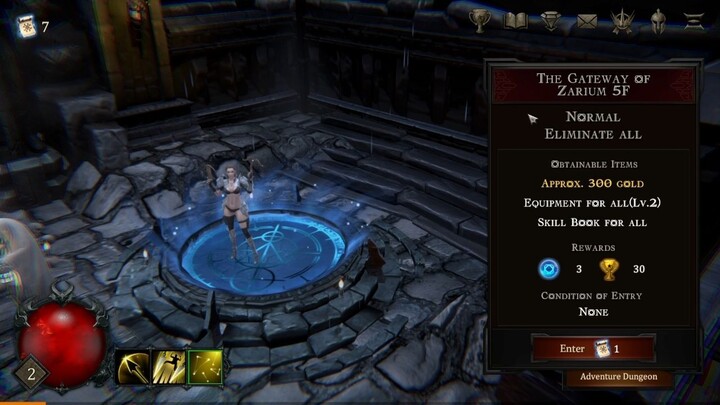Viewport: 720px width, 405px height.
Task: Activate the leaping figure skill
Action: click(x=167, y=367)
